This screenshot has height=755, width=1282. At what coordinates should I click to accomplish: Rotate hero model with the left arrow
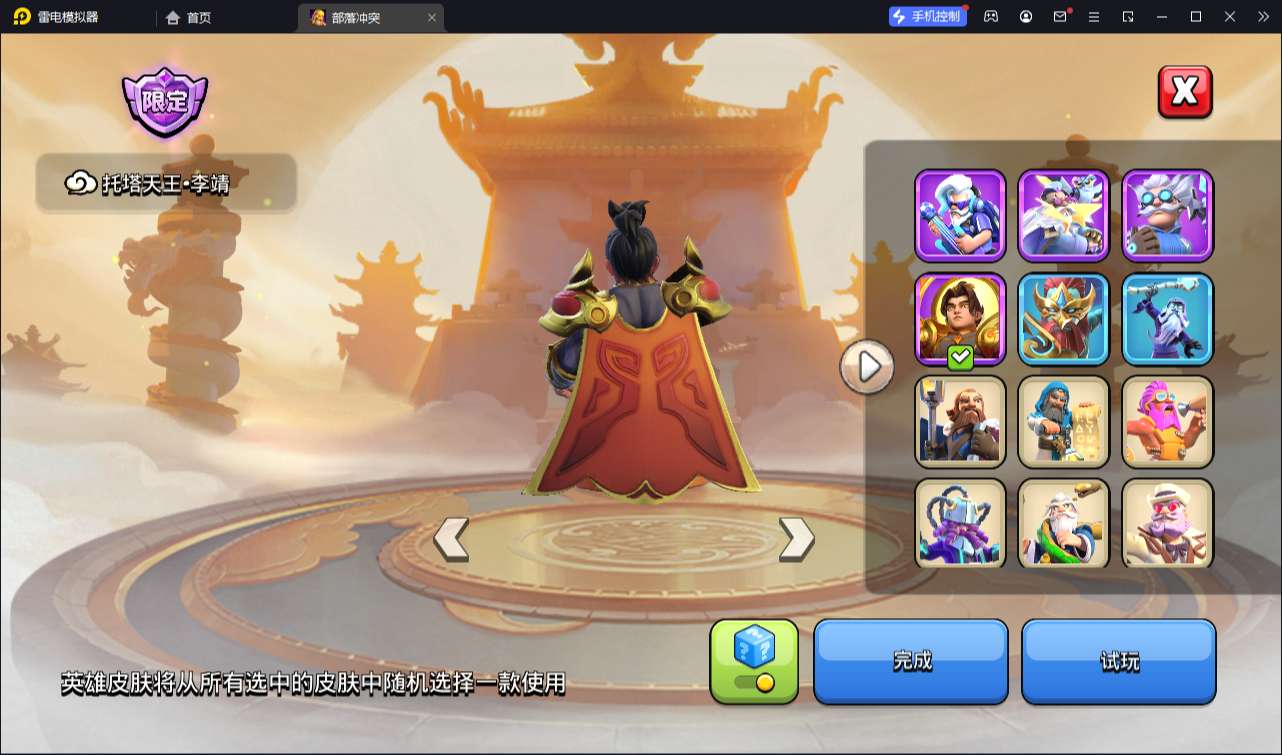click(451, 539)
